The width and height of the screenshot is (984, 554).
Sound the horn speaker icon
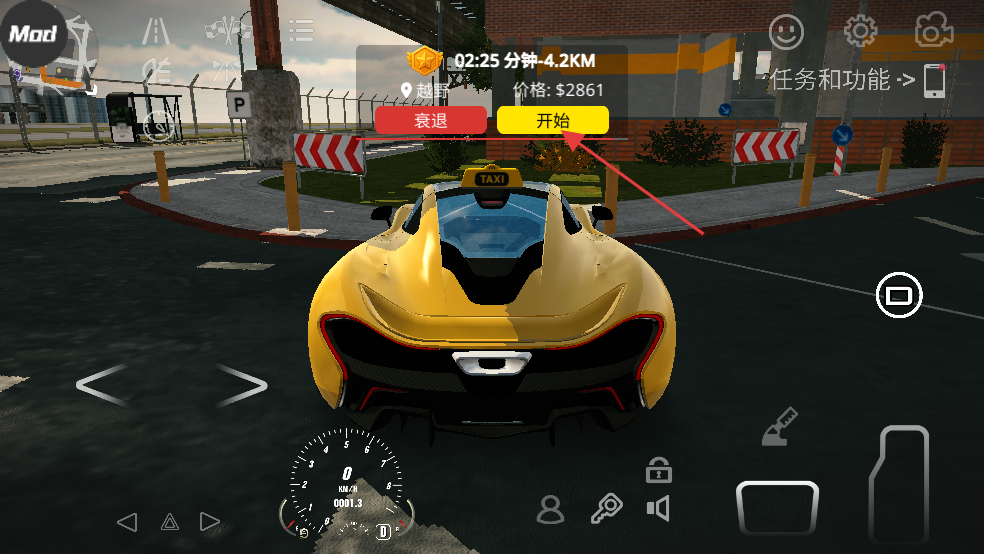click(658, 509)
